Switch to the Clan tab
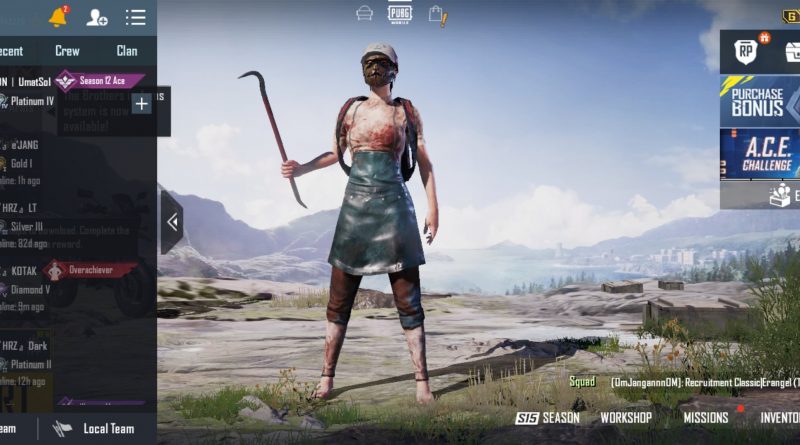Screen dimensions: 800x445 coord(127,51)
